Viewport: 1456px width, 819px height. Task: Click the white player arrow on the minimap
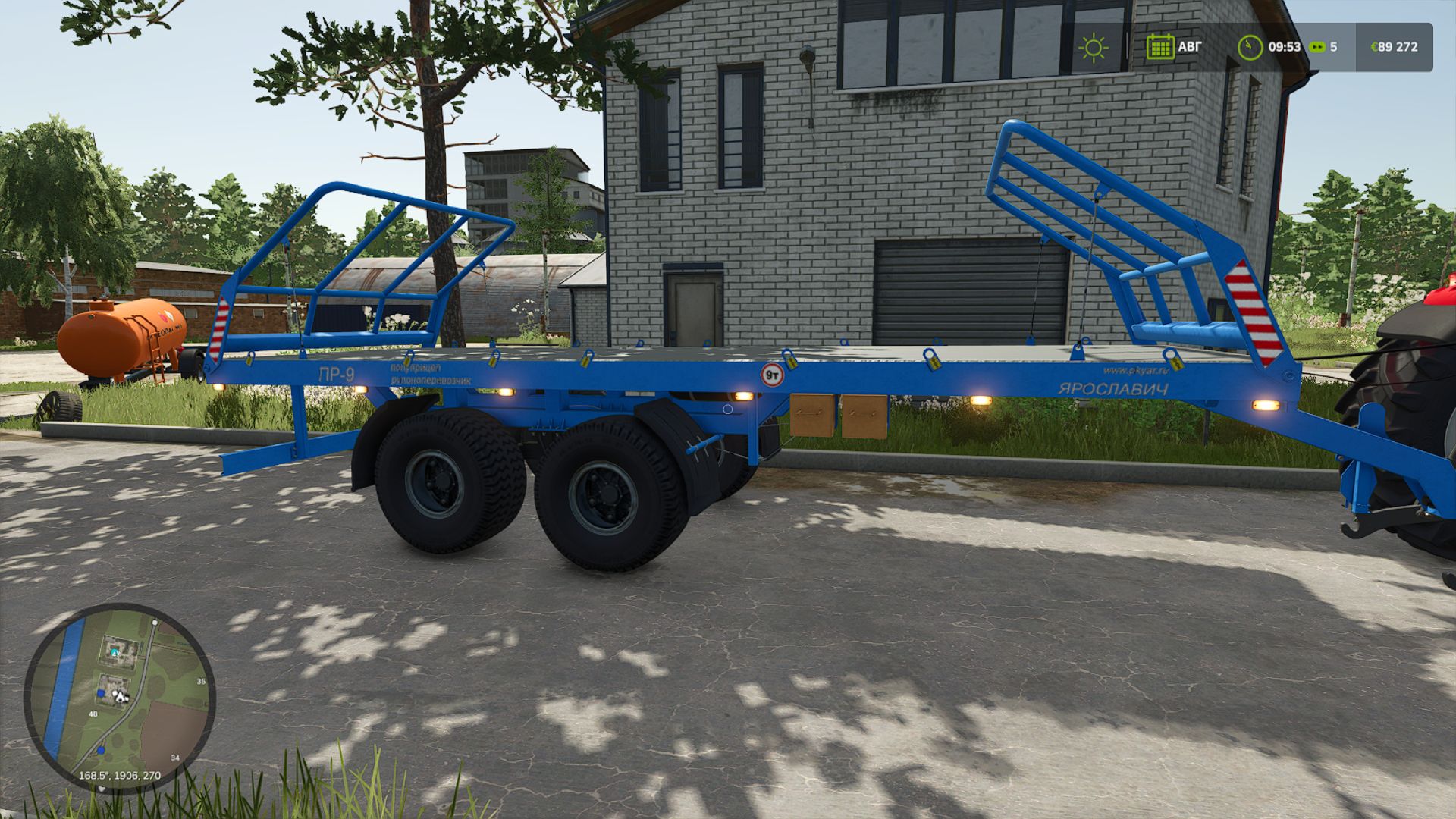119,695
